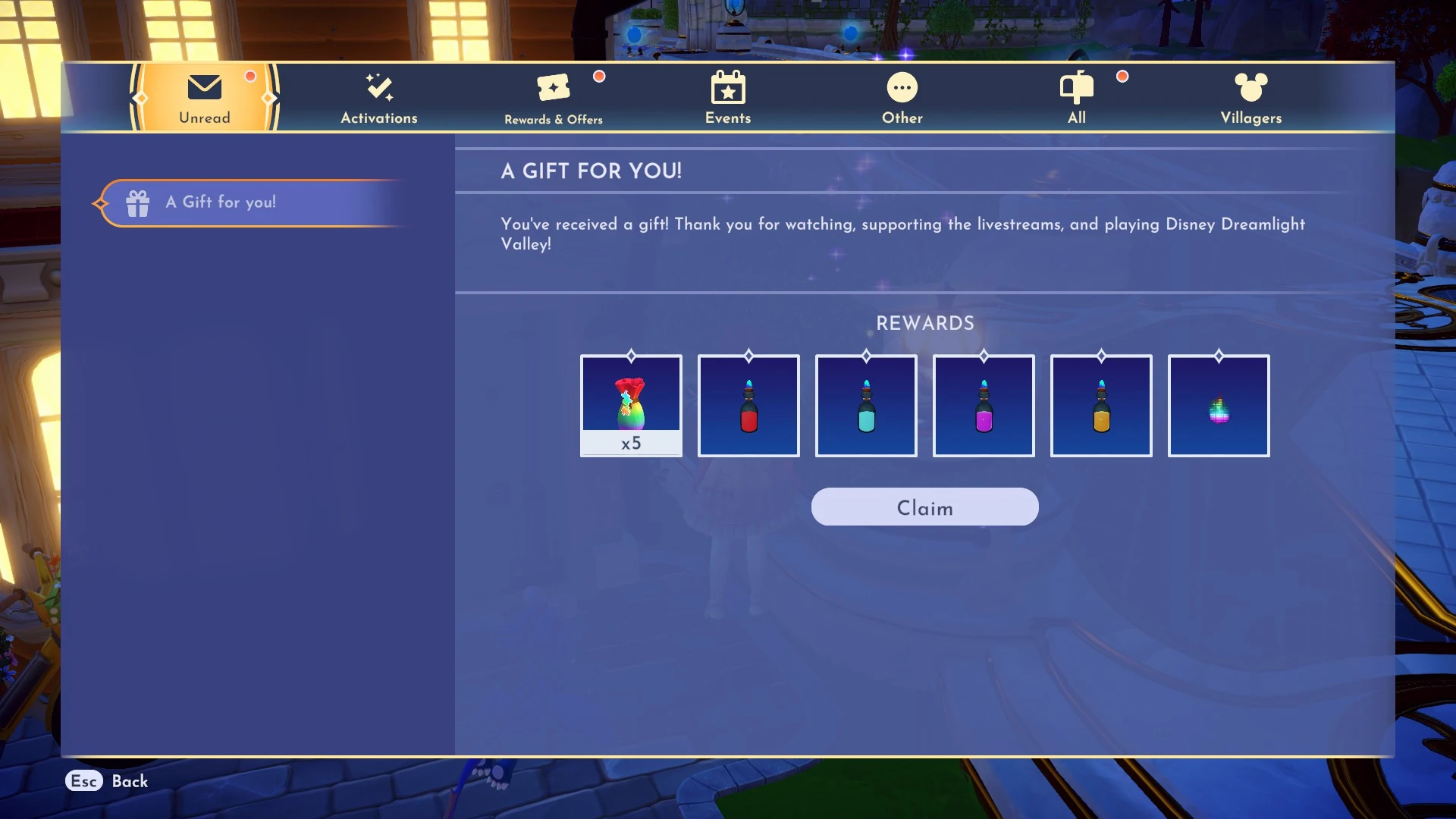
Task: Click the red dot on the All tab
Action: [x=1122, y=77]
